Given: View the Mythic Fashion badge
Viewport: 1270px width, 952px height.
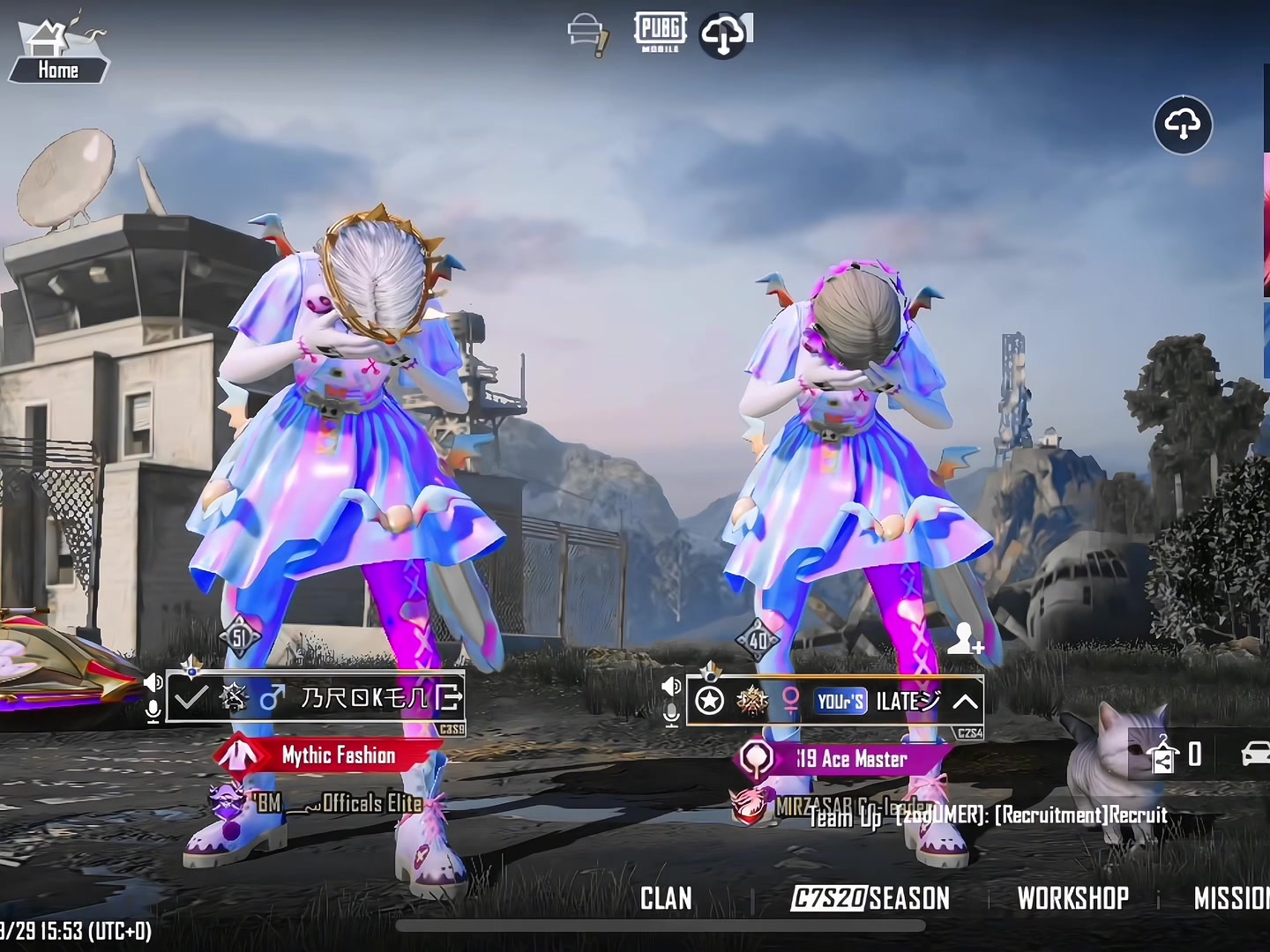Looking at the screenshot, I should pyautogui.click(x=328, y=755).
